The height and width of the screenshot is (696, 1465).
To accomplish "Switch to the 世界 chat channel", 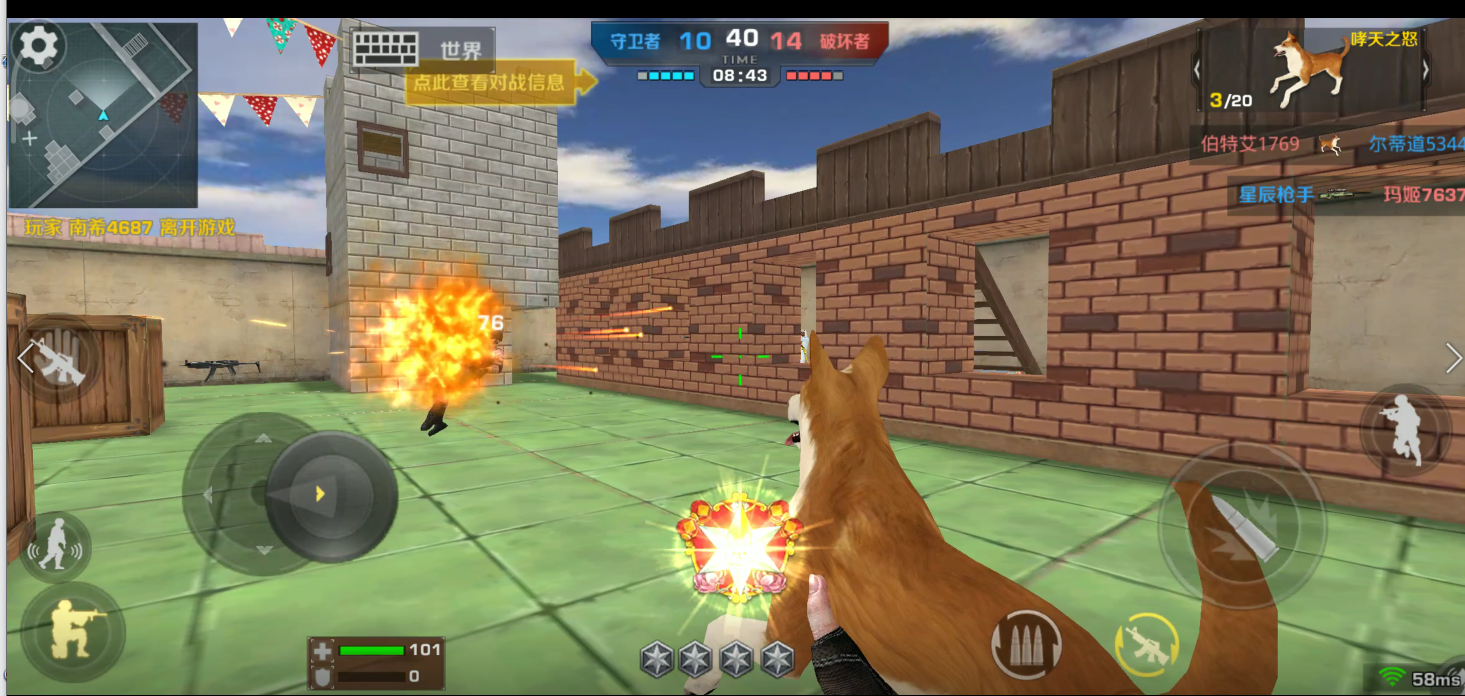I will (x=460, y=50).
